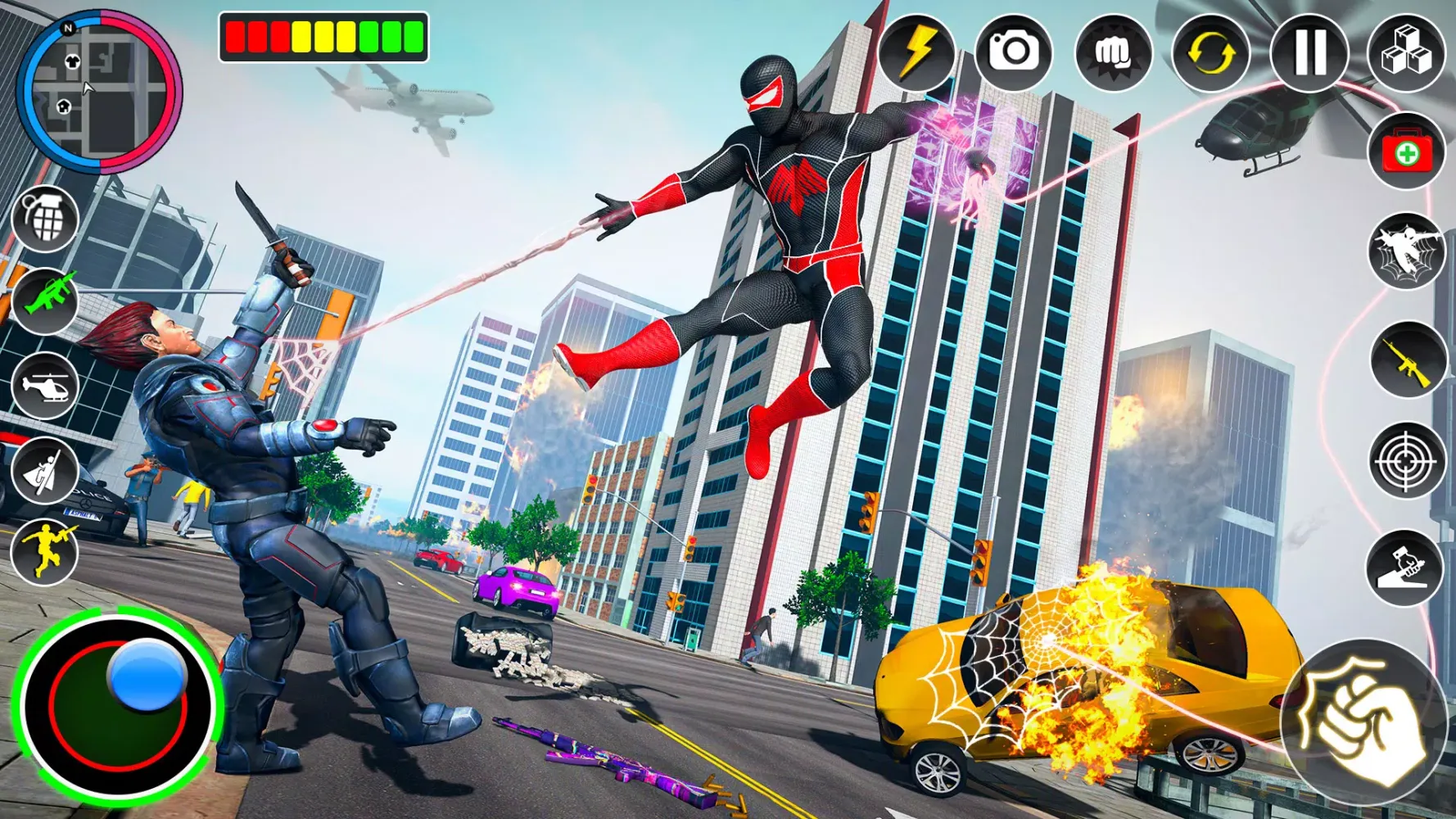Pause the game
The width and height of the screenshot is (1456, 819).
[1308, 54]
